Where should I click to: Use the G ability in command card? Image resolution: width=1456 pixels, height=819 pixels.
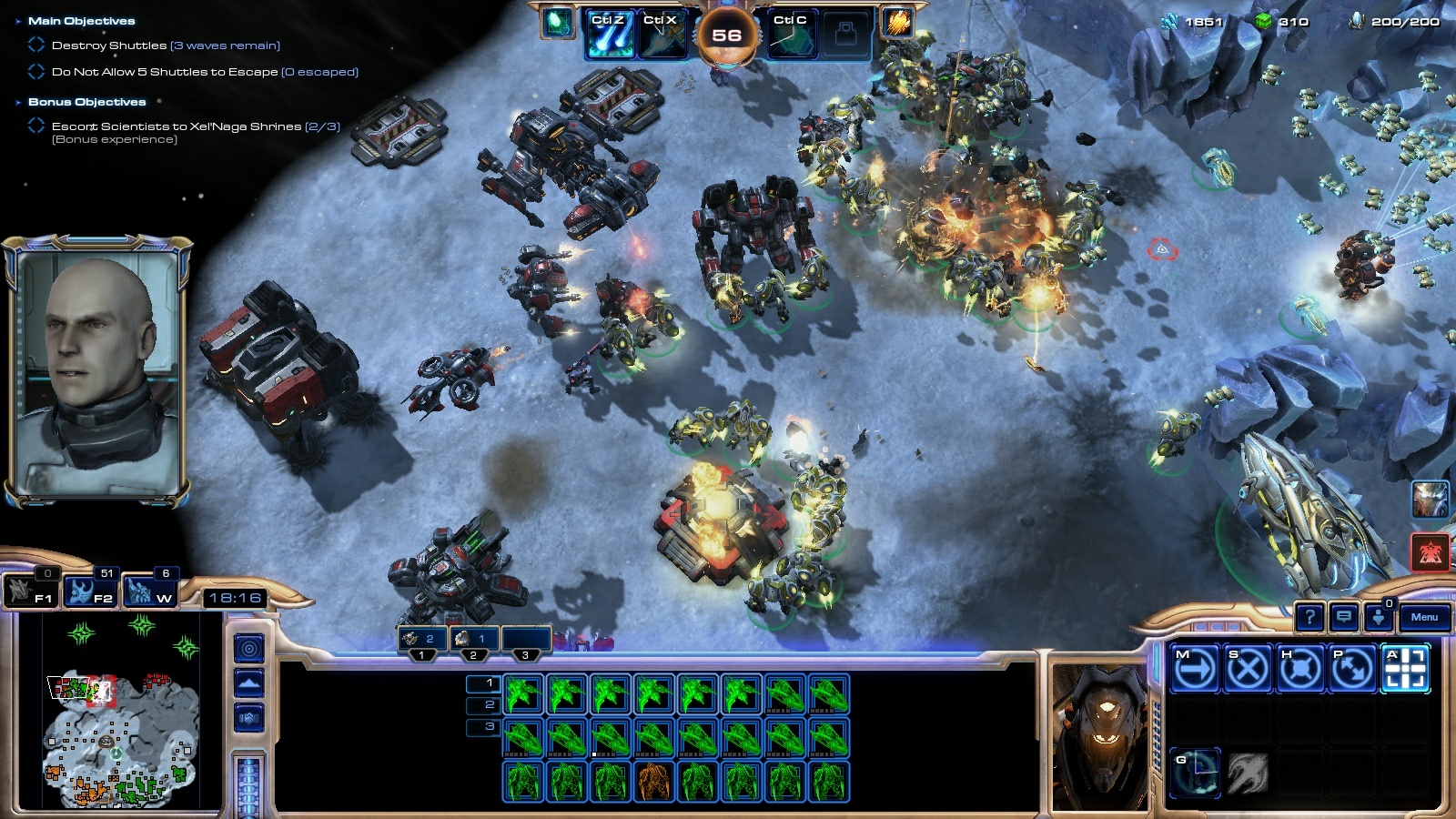click(x=1195, y=773)
